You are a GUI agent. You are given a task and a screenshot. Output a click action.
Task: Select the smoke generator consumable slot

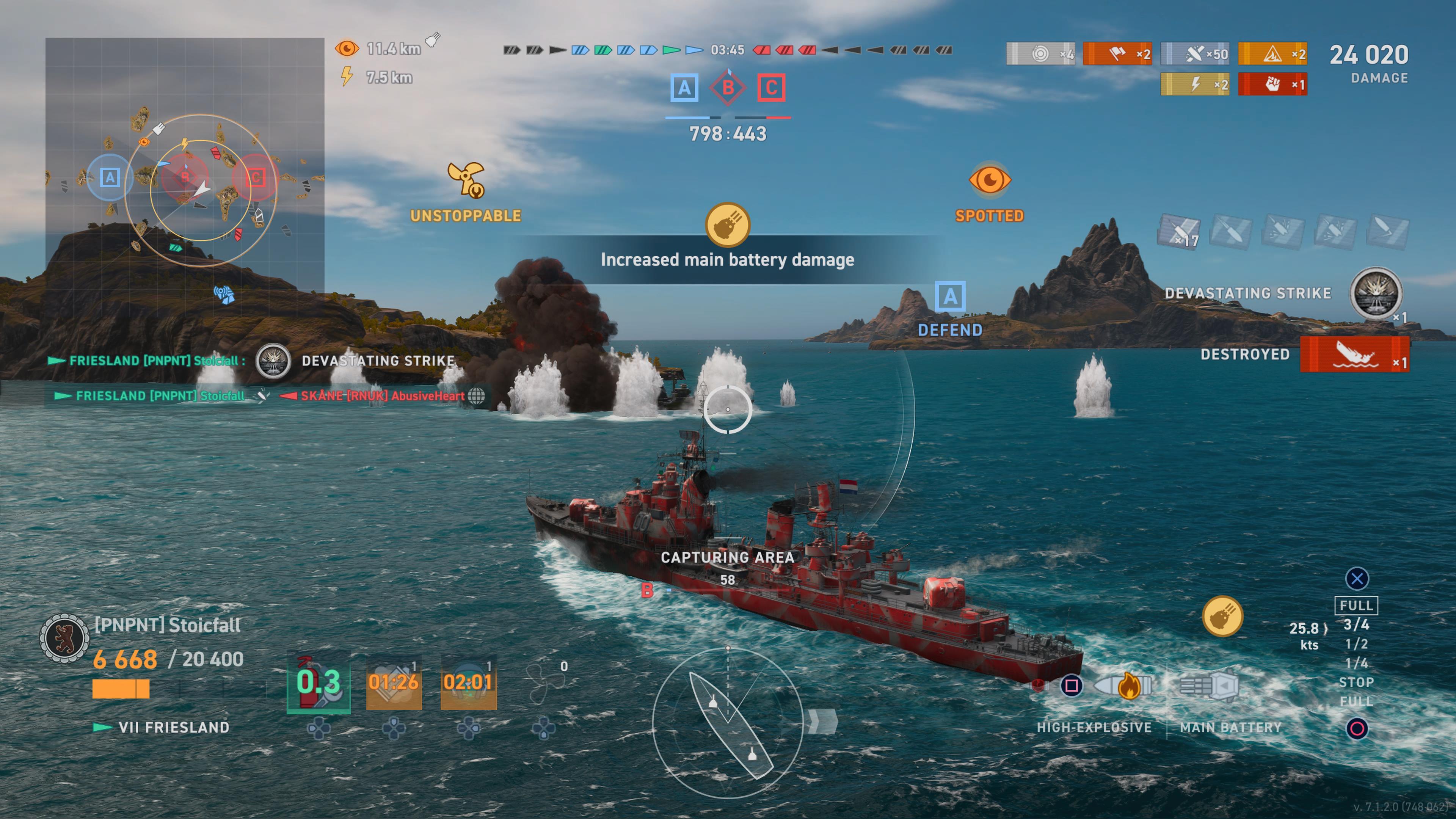(394, 682)
